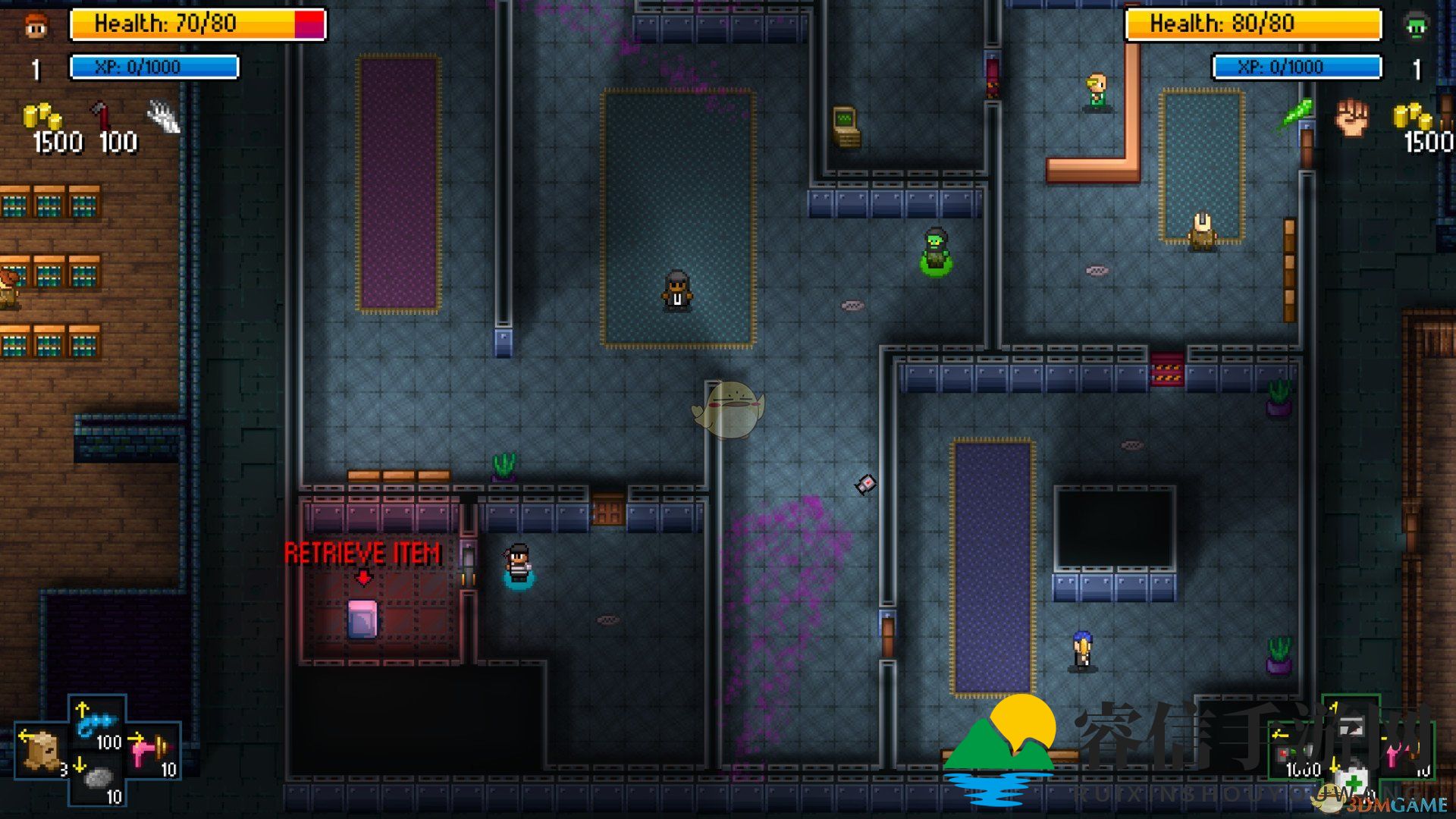The image size is (1456, 819).
Task: Click the white glove ability icon
Action: pyautogui.click(x=164, y=117)
